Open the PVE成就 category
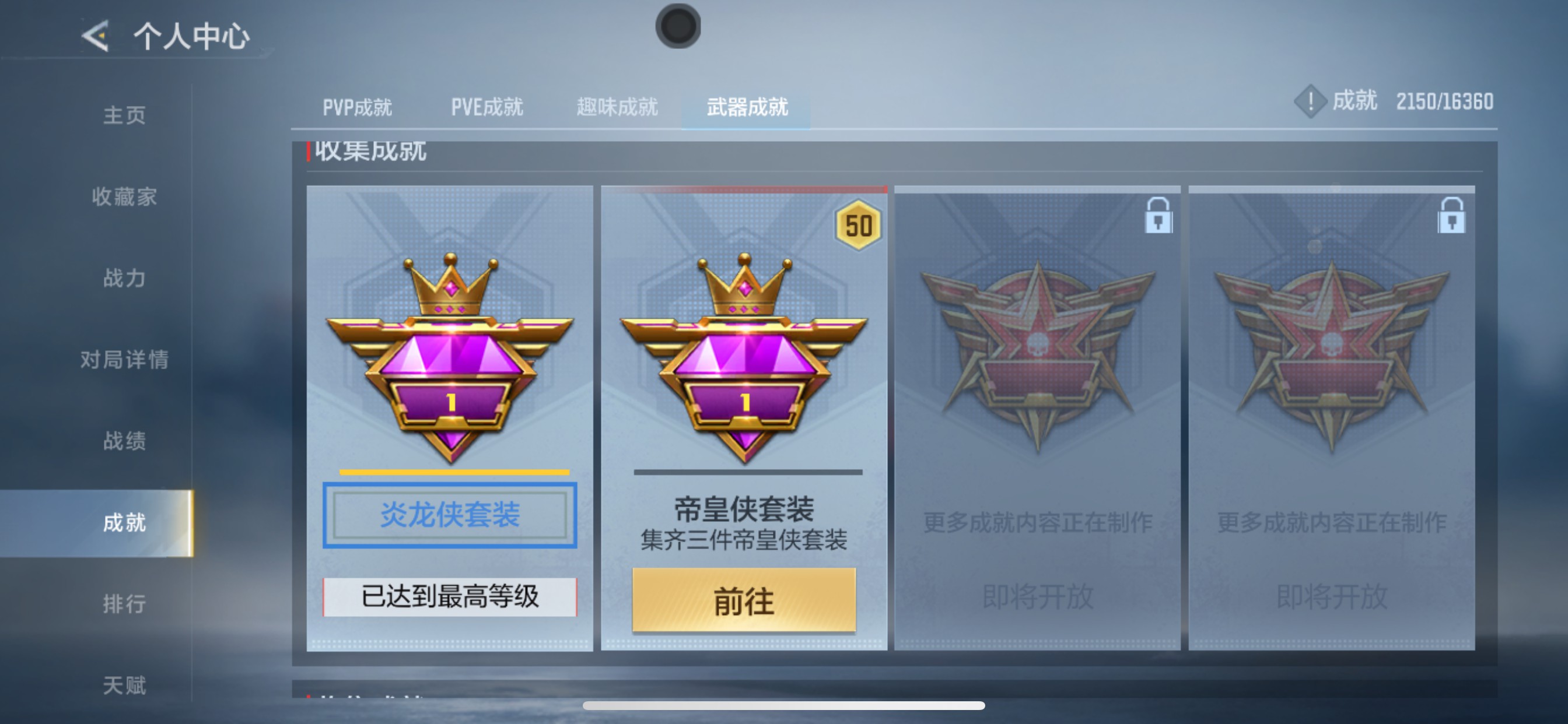 tap(487, 107)
